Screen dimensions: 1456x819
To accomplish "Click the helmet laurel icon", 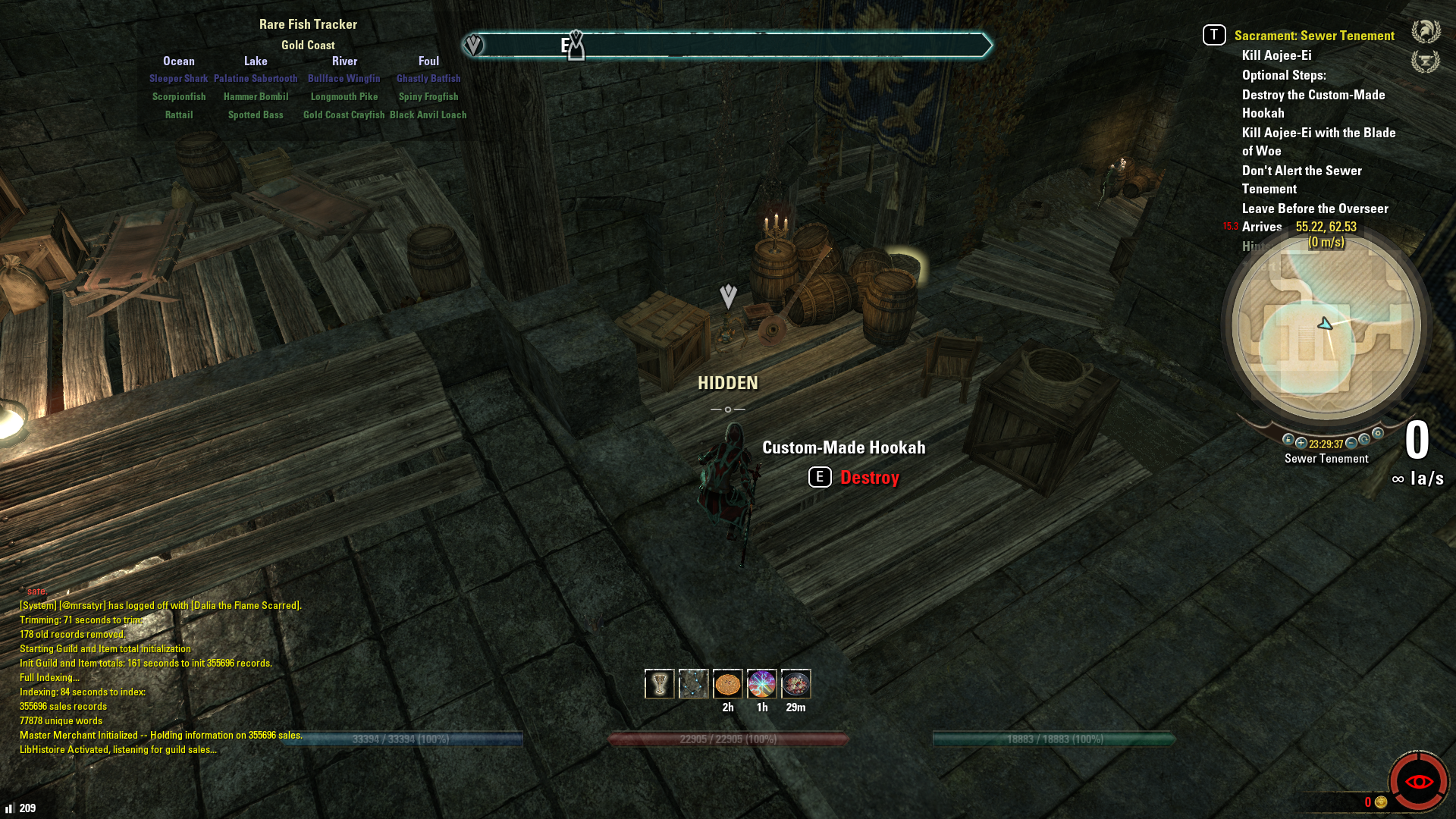I will click(x=1426, y=32).
